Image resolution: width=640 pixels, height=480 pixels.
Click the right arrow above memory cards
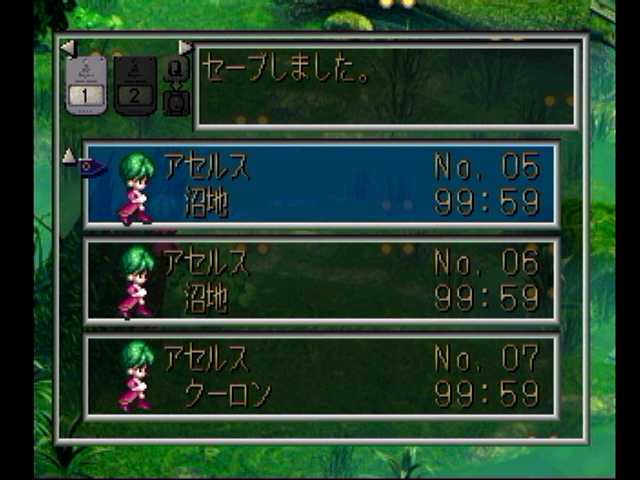185,47
